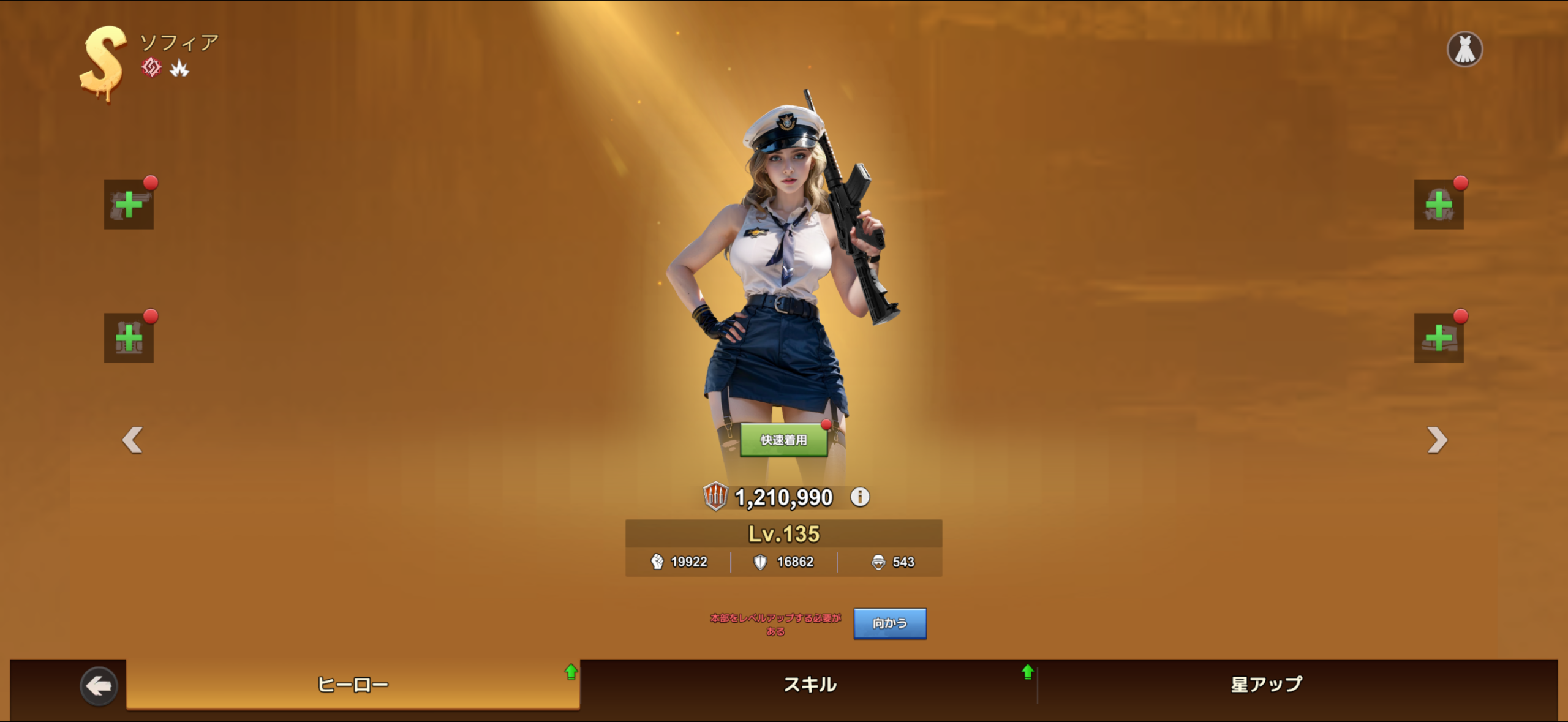Open the pistol weapon equipment slot
1568x722 pixels.
(129, 205)
